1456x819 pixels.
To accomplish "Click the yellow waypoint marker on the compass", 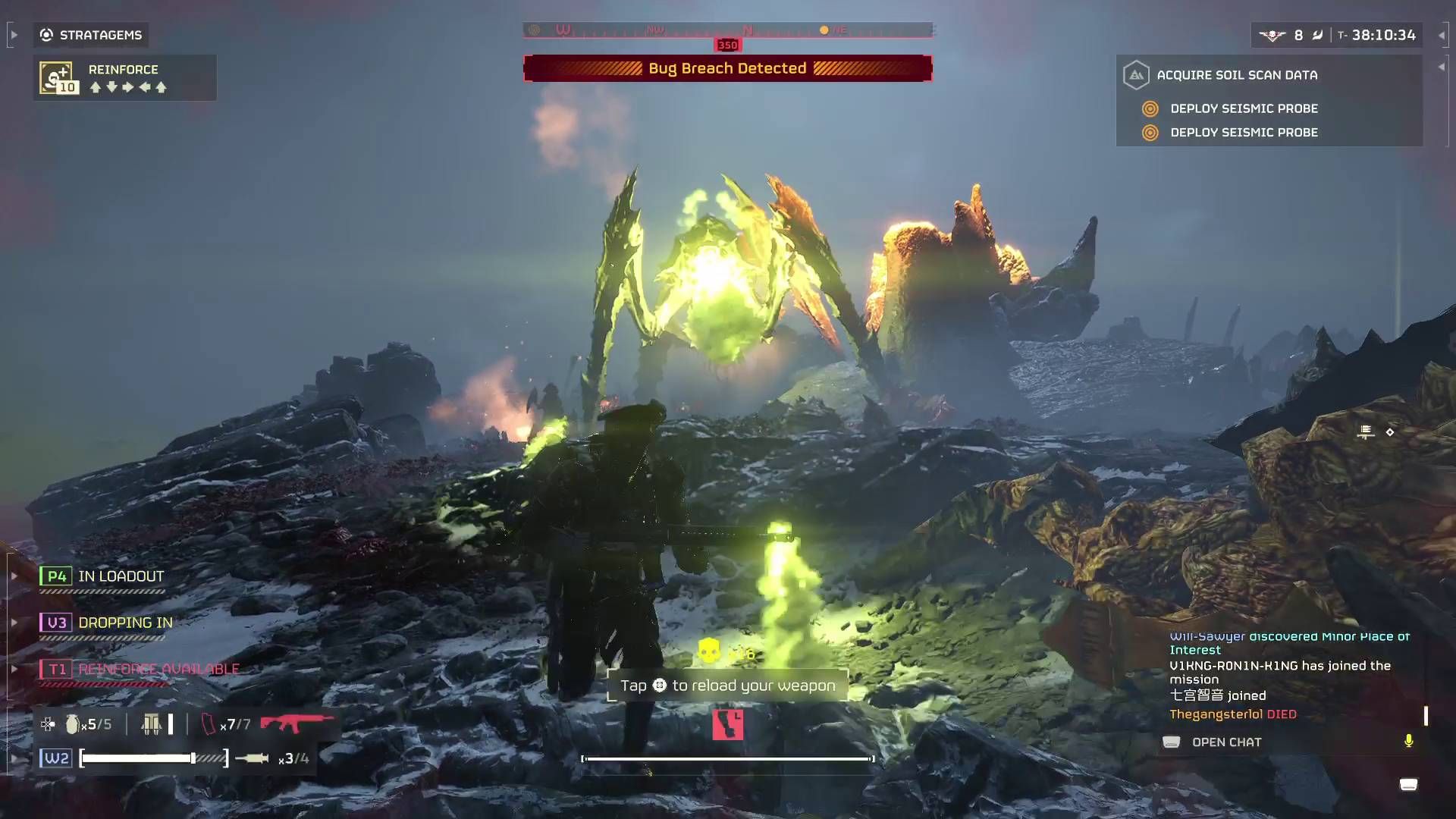I will 823,30.
